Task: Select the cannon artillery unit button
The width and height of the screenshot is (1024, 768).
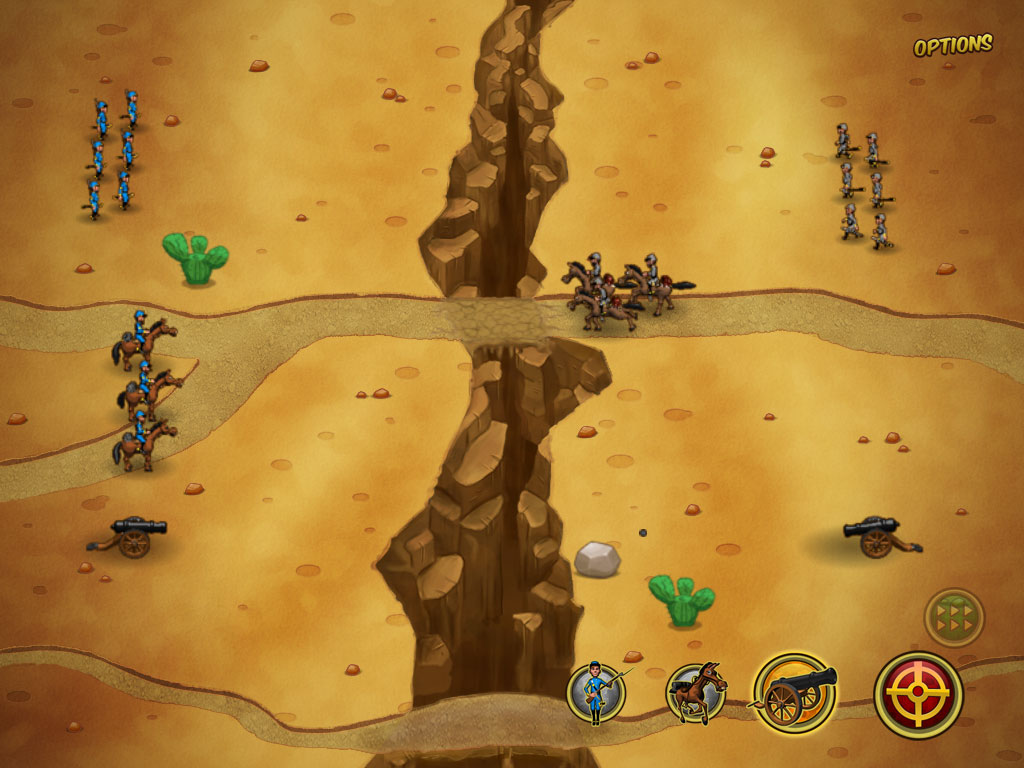Action: click(x=795, y=692)
